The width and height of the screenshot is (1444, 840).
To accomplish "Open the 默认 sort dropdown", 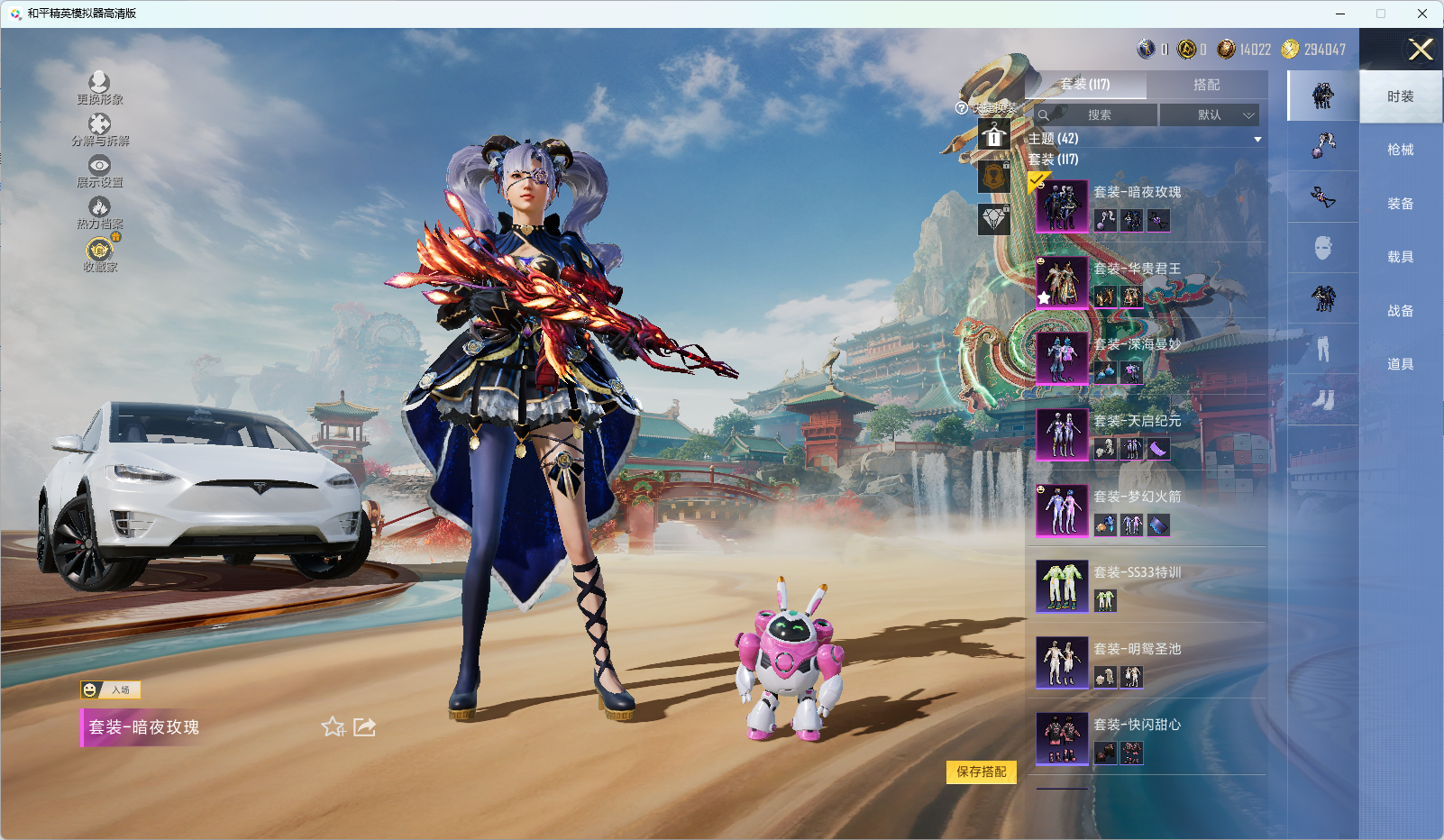I will (x=1210, y=115).
